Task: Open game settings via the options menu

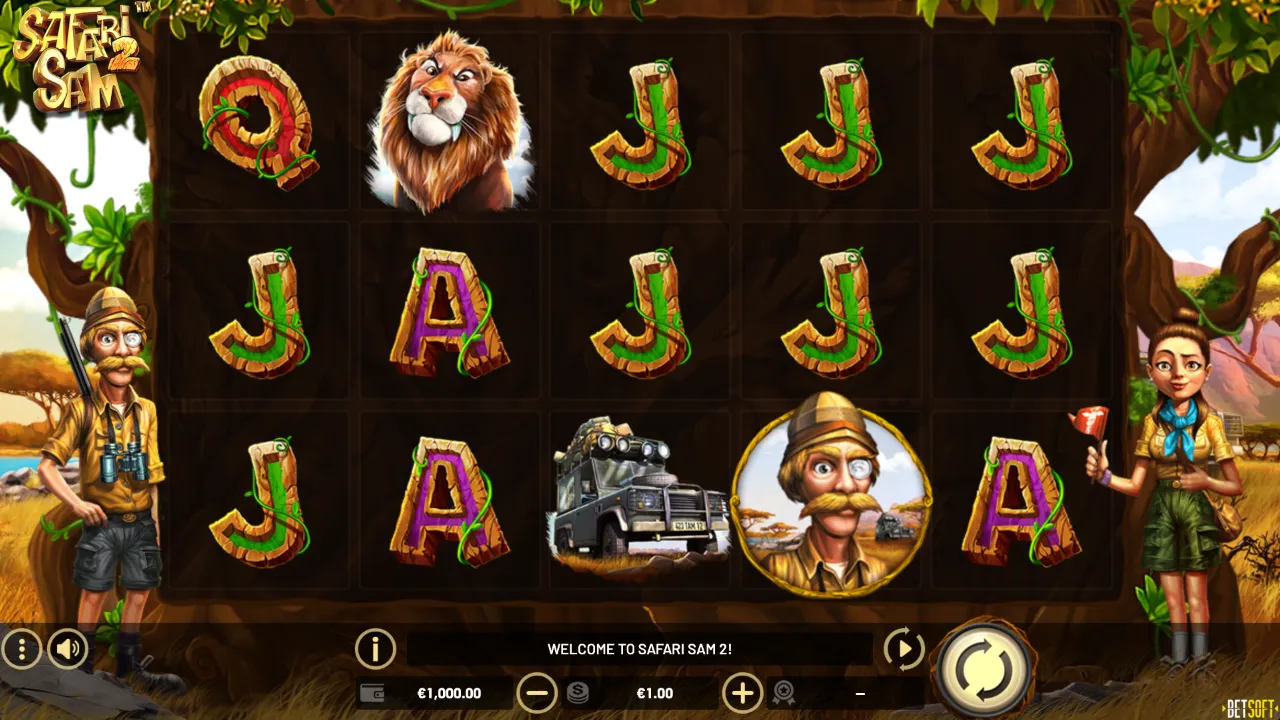Action: pos(22,649)
